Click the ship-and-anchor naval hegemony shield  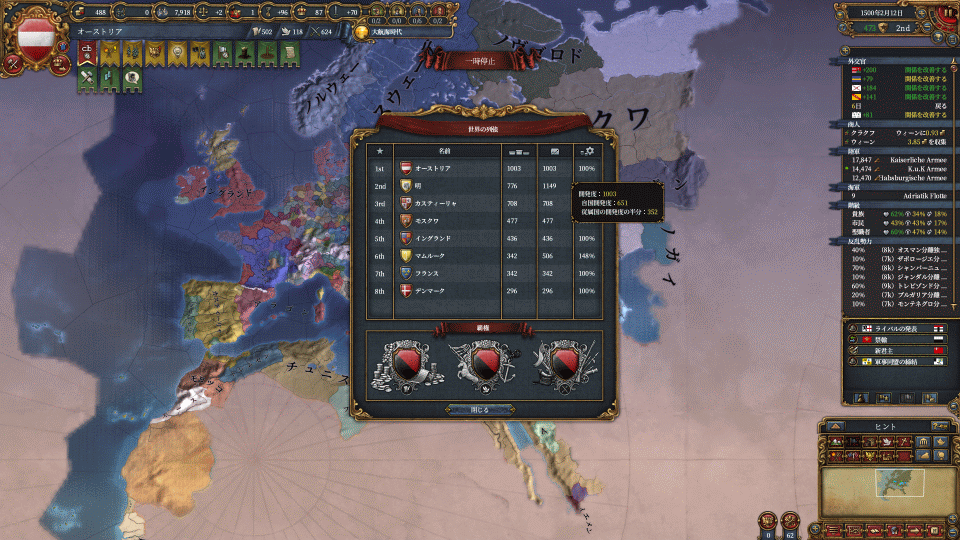coord(484,364)
